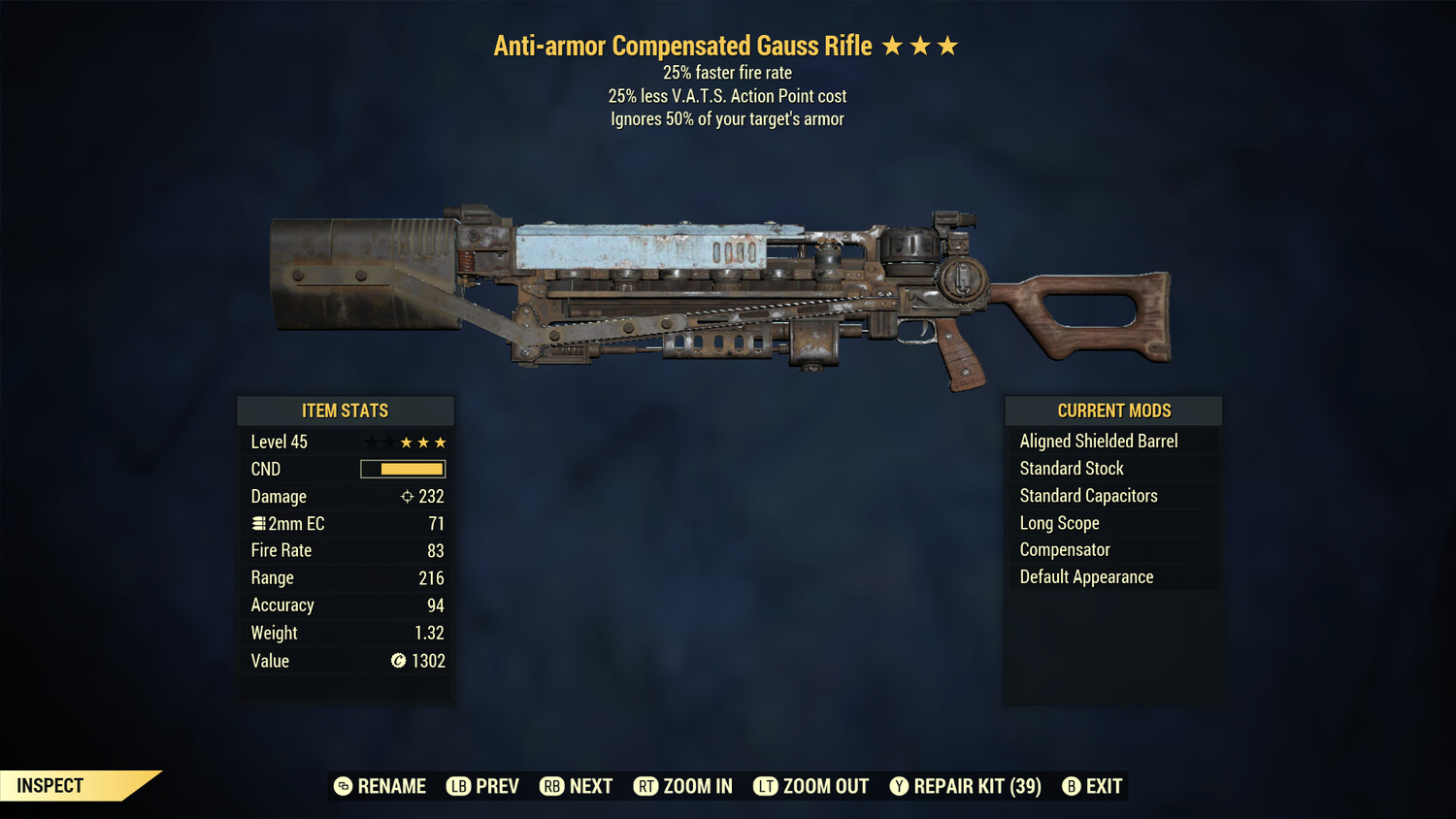Viewport: 1456px width, 819px height.
Task: Click the LT zoom out trigger icon
Action: [766, 786]
